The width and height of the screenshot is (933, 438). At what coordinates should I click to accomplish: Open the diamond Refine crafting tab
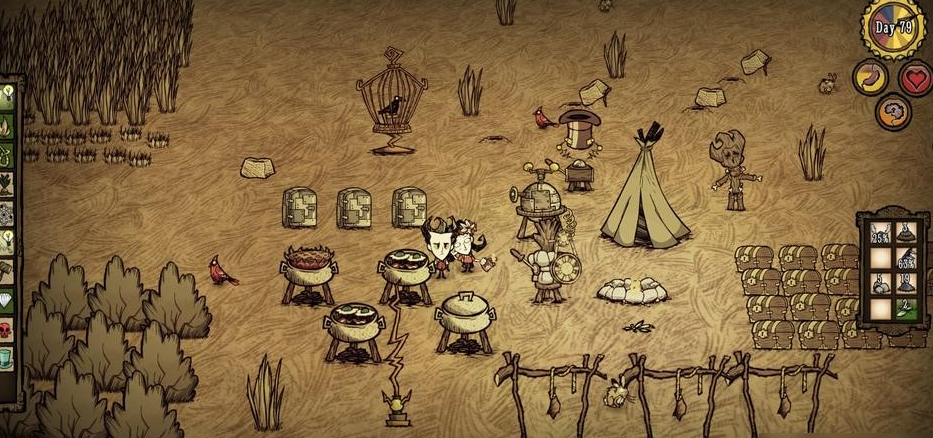point(8,299)
